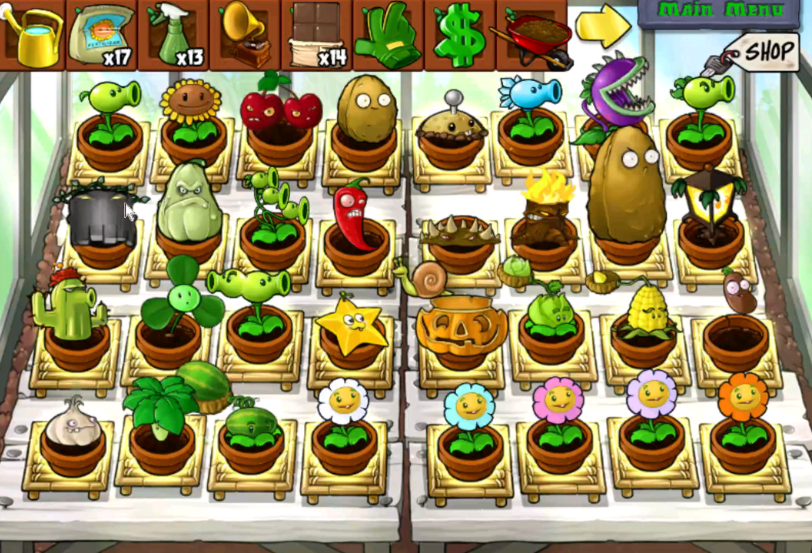Open the Shop tag
Image resolution: width=812 pixels, height=553 pixels.
pyautogui.click(x=764, y=50)
